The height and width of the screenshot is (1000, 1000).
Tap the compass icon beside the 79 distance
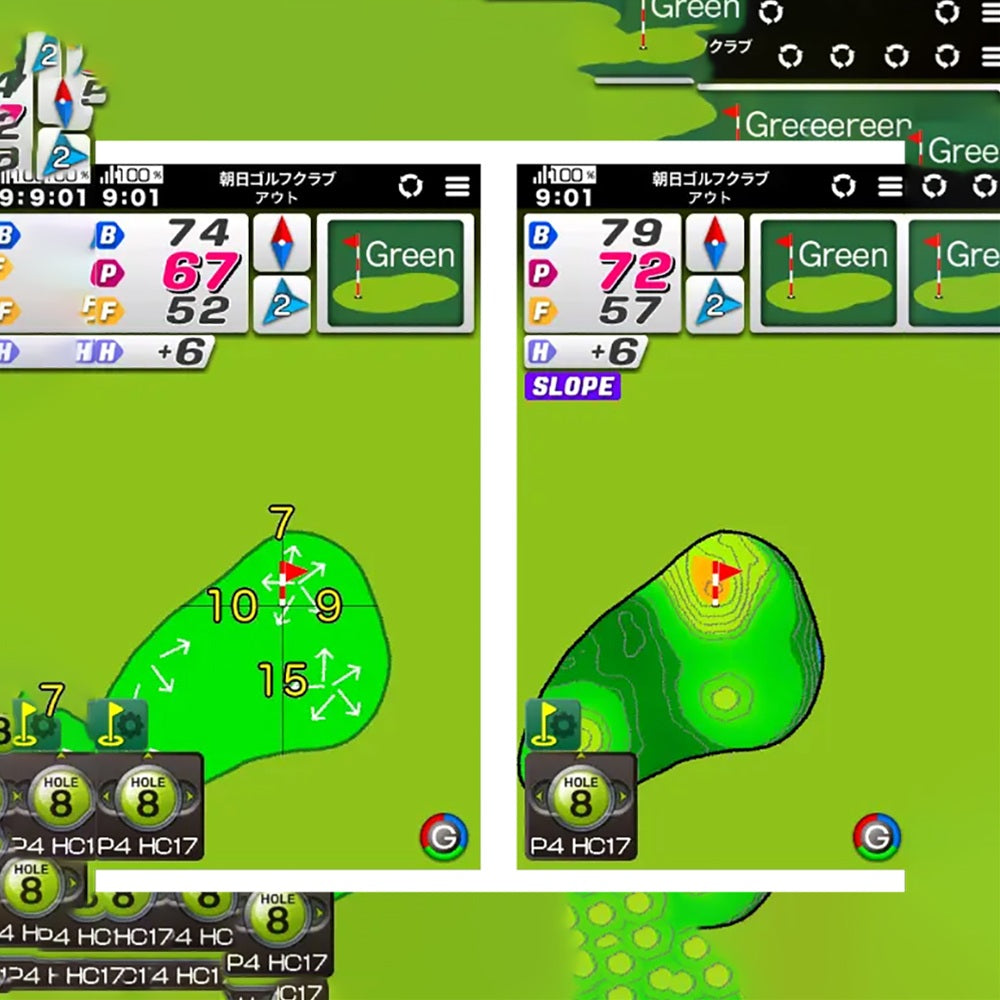[714, 242]
